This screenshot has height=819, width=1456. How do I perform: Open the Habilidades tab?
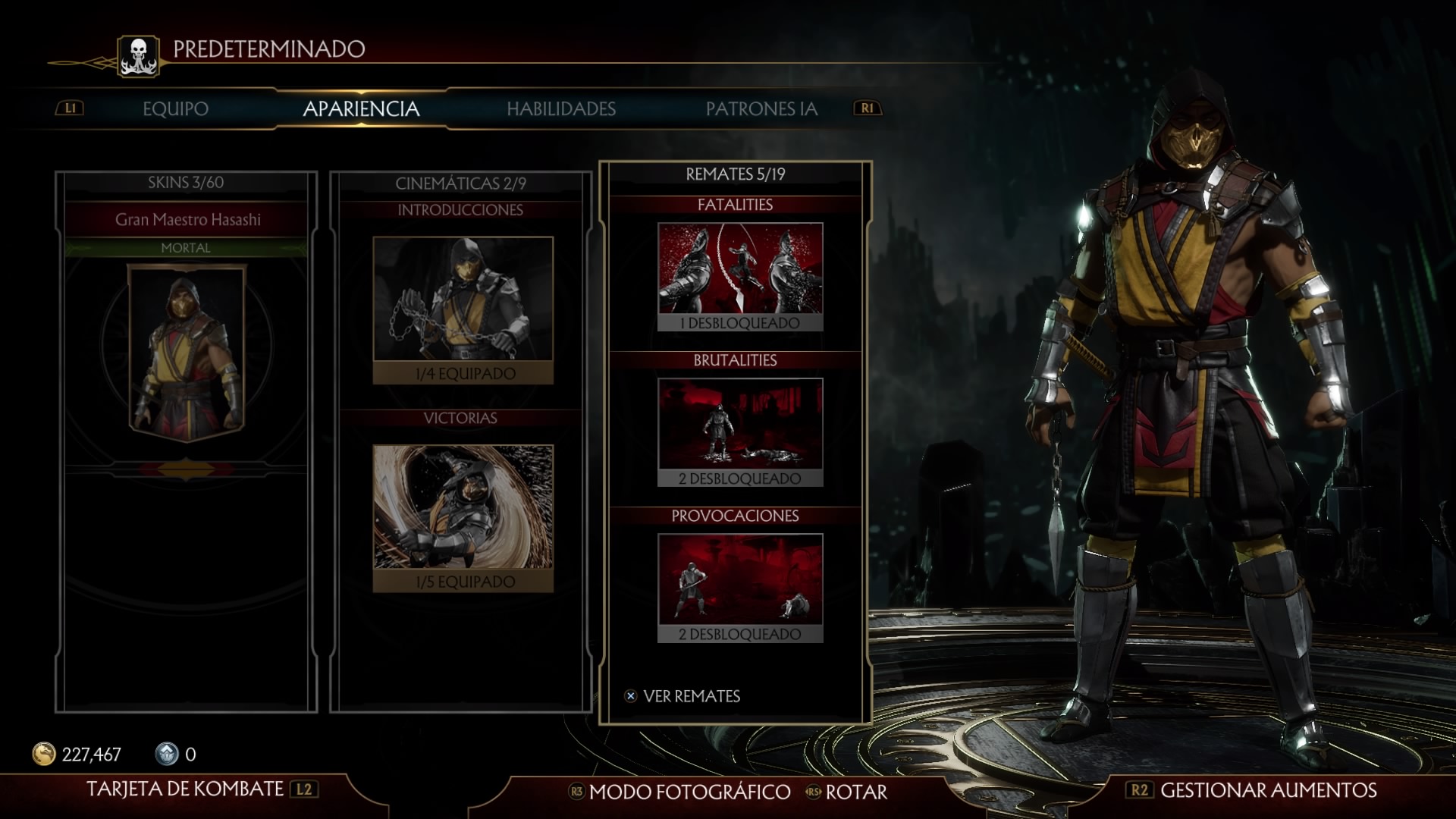click(x=561, y=108)
